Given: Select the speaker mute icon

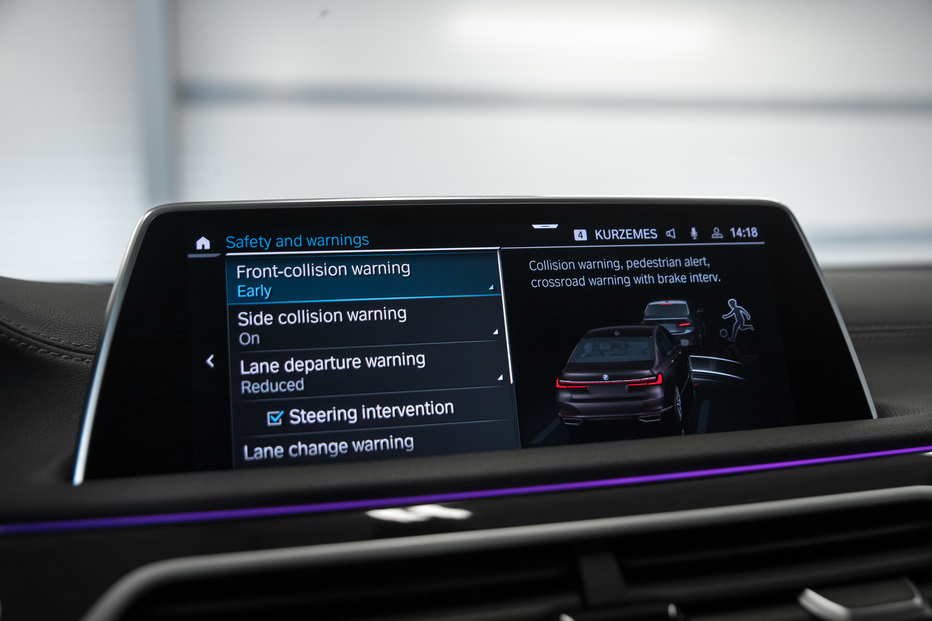Looking at the screenshot, I should [x=671, y=234].
